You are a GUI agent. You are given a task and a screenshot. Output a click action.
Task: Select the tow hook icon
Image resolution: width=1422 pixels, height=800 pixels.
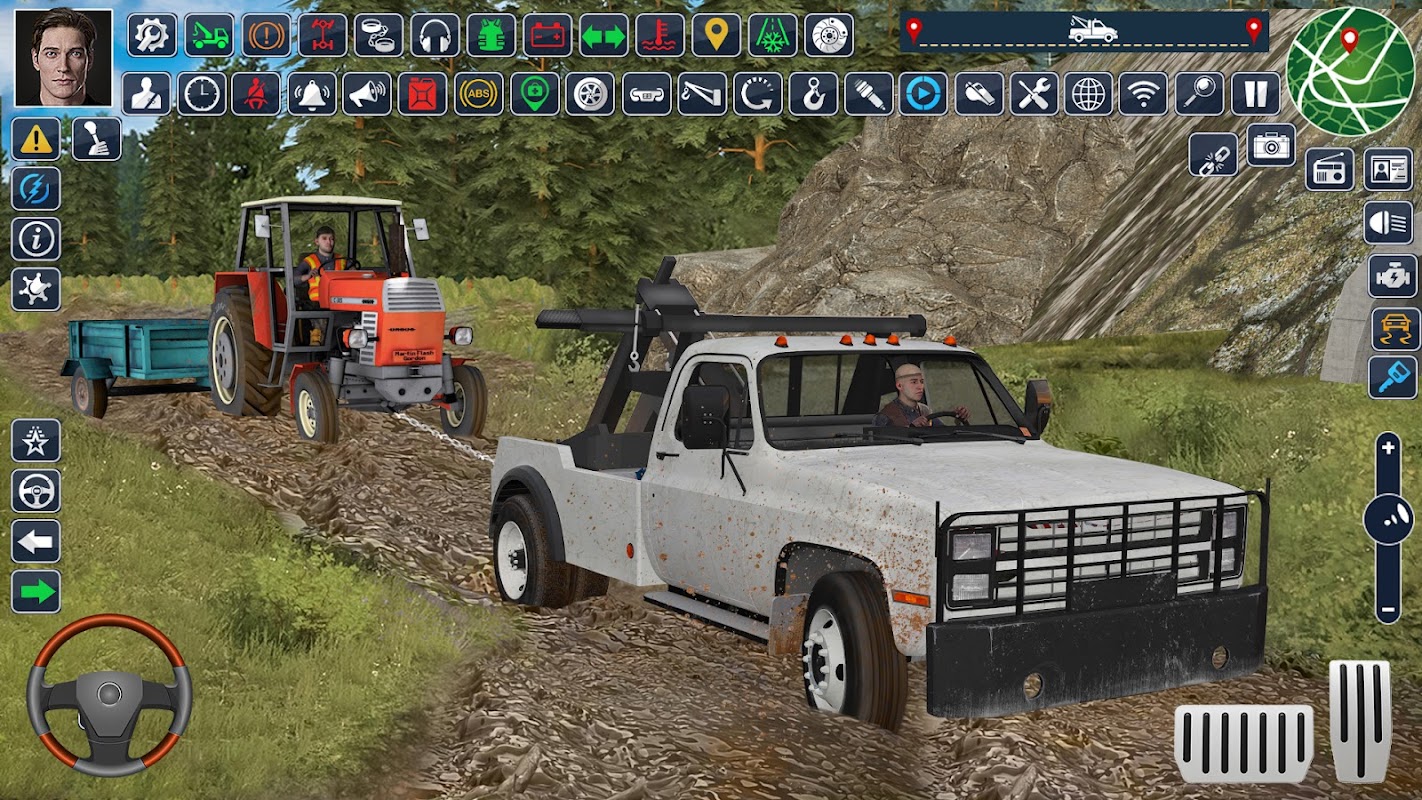tap(813, 94)
